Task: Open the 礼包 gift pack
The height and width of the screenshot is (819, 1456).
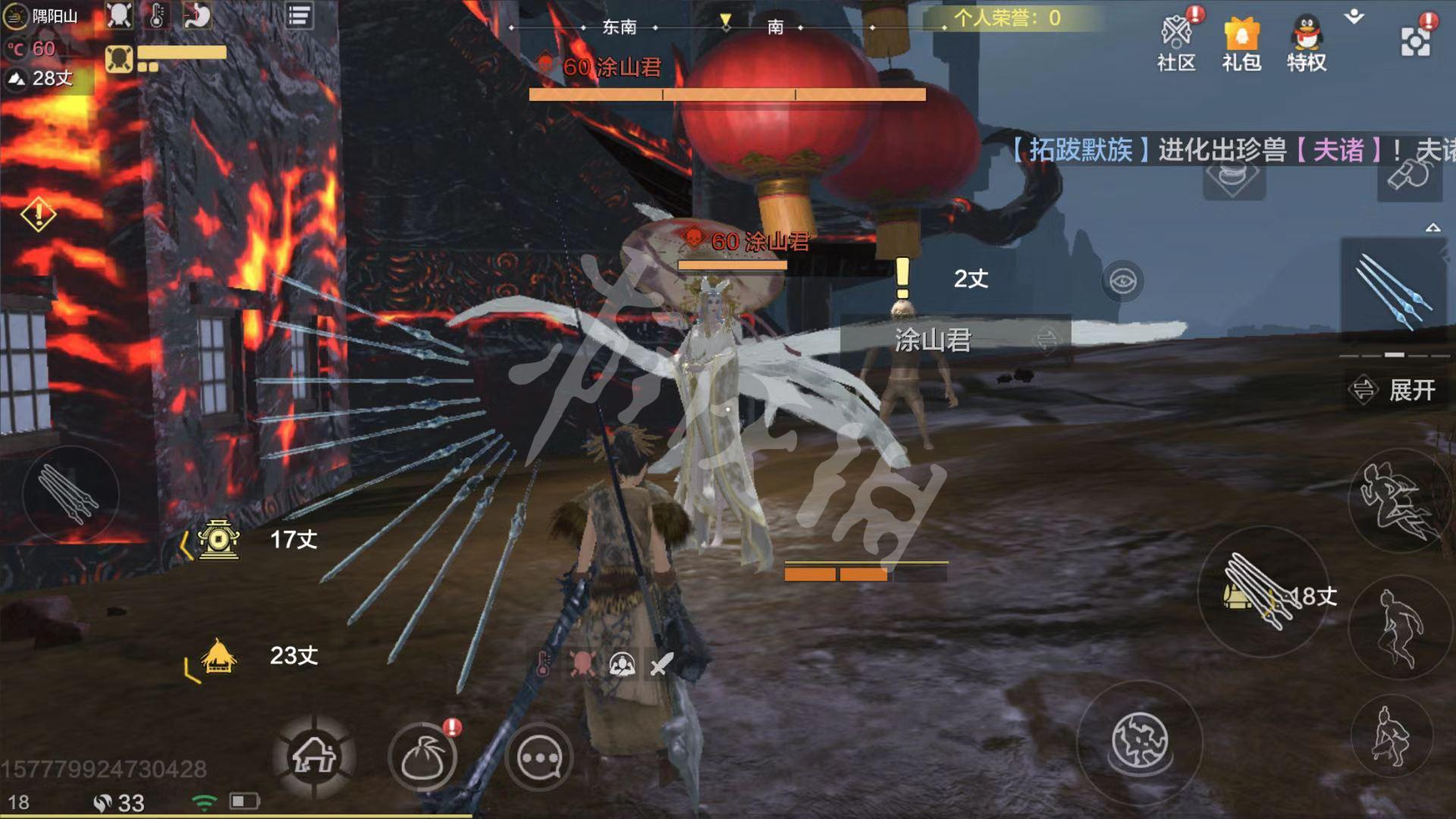Action: [1241, 44]
